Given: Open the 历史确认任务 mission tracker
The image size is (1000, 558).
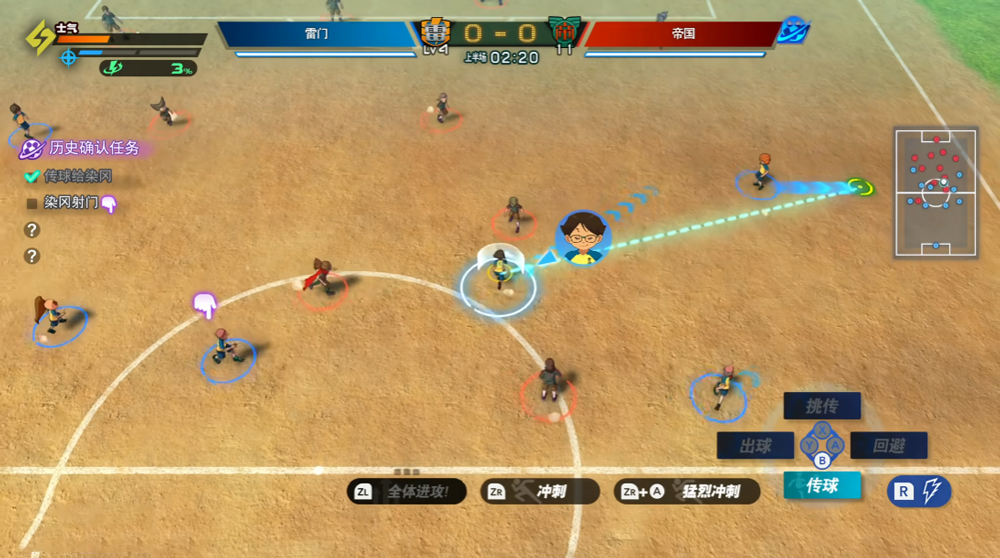Looking at the screenshot, I should (85, 148).
